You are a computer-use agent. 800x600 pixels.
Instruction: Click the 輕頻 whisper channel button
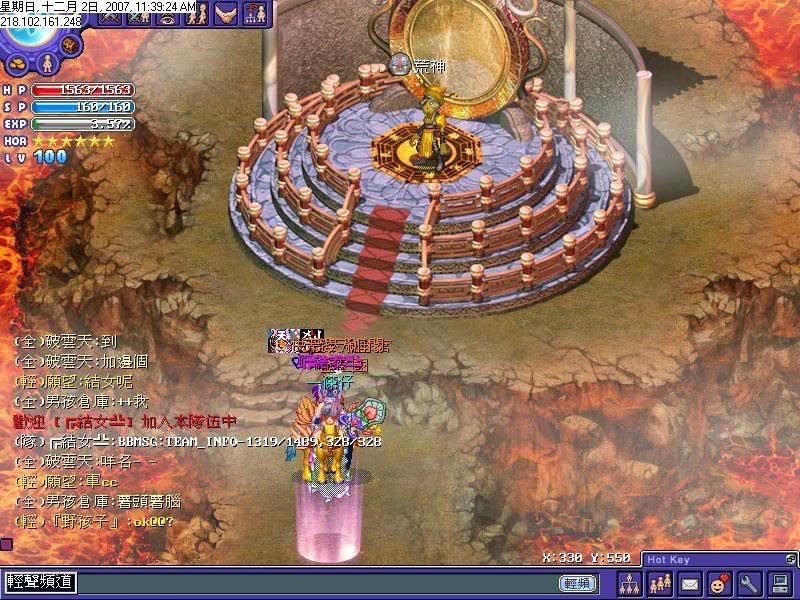click(576, 582)
